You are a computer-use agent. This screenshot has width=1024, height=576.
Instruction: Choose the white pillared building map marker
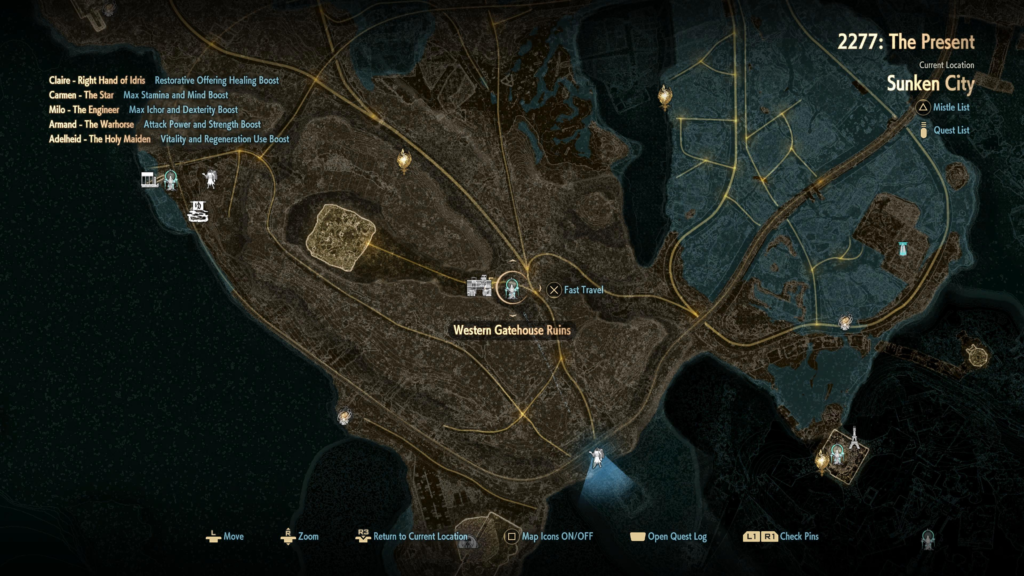pos(150,179)
